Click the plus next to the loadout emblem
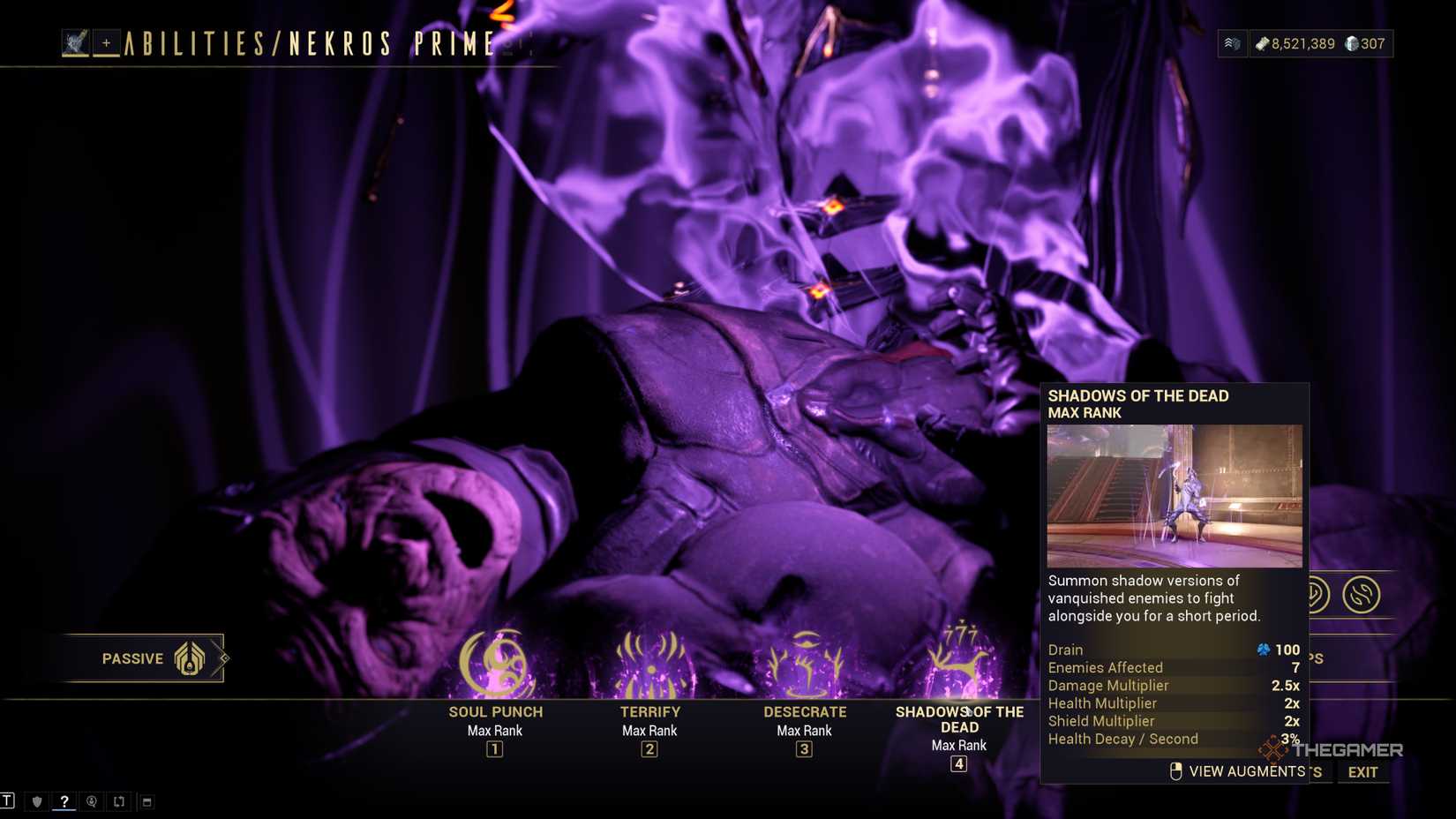The width and height of the screenshot is (1456, 819). [105, 41]
